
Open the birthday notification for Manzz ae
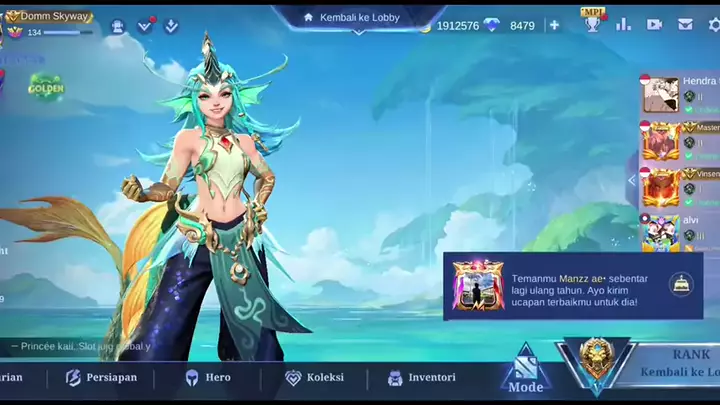tap(560, 285)
